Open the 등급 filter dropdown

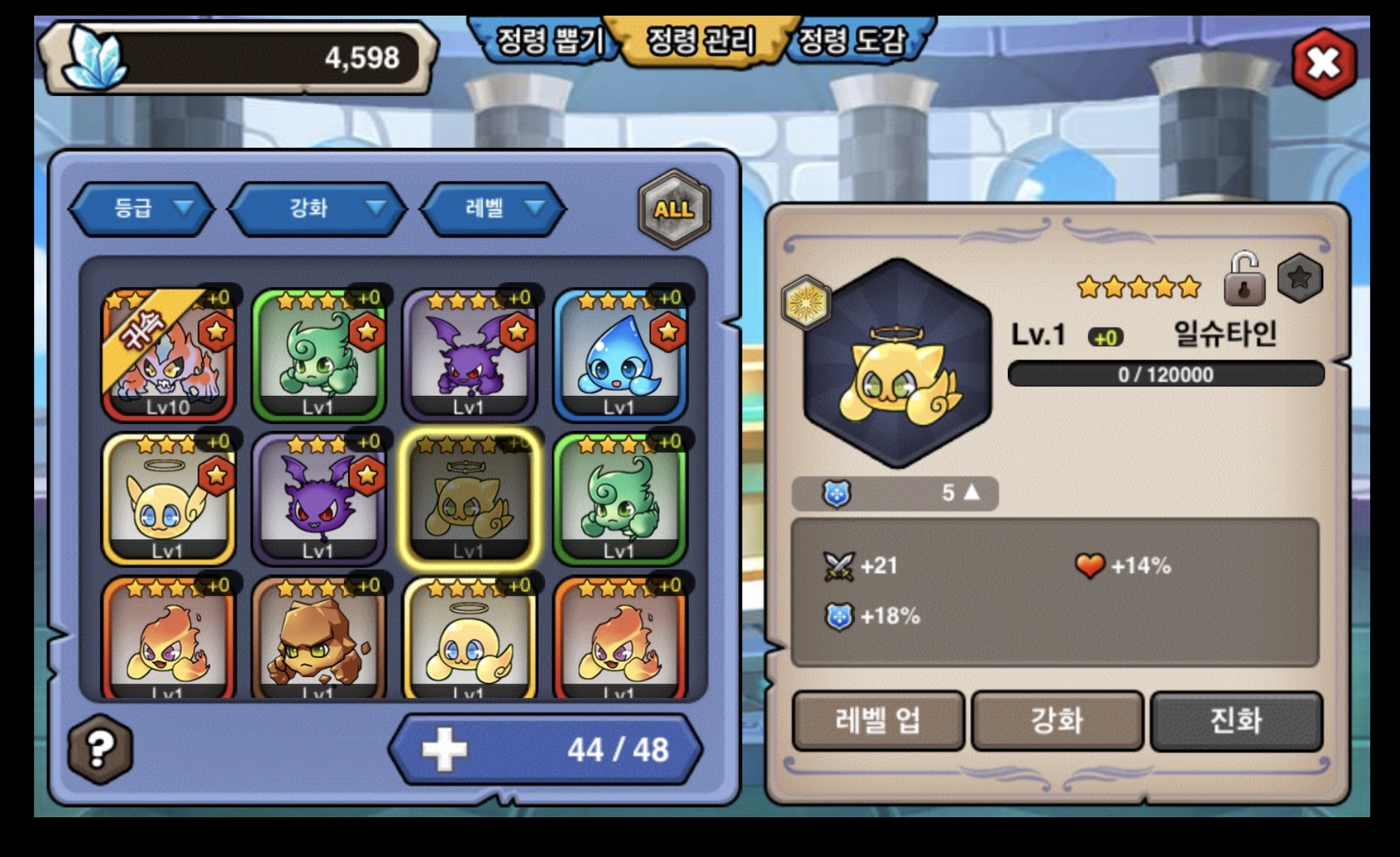(x=142, y=208)
